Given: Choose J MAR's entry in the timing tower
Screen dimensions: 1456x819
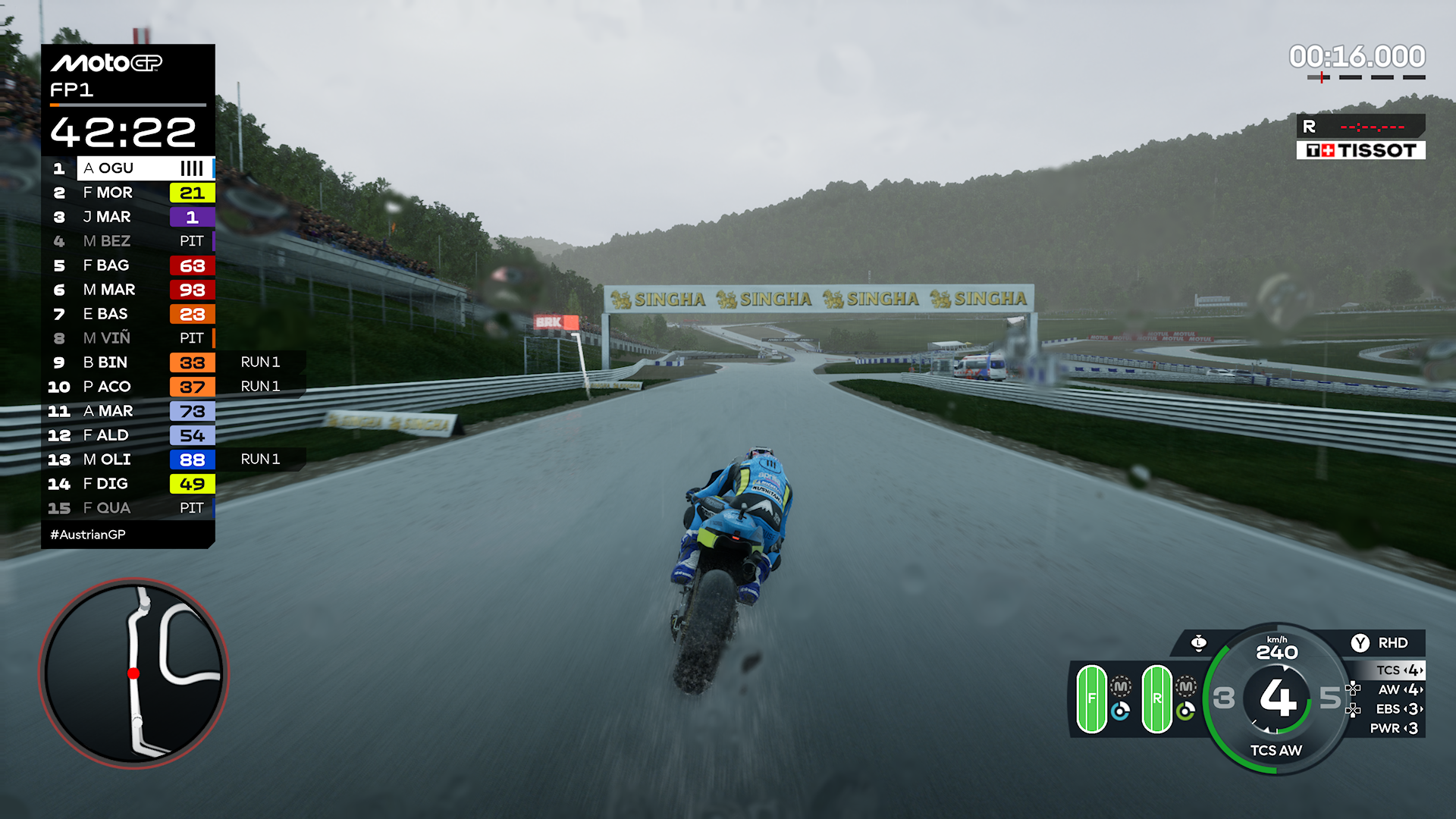Looking at the screenshot, I should coord(129,217).
